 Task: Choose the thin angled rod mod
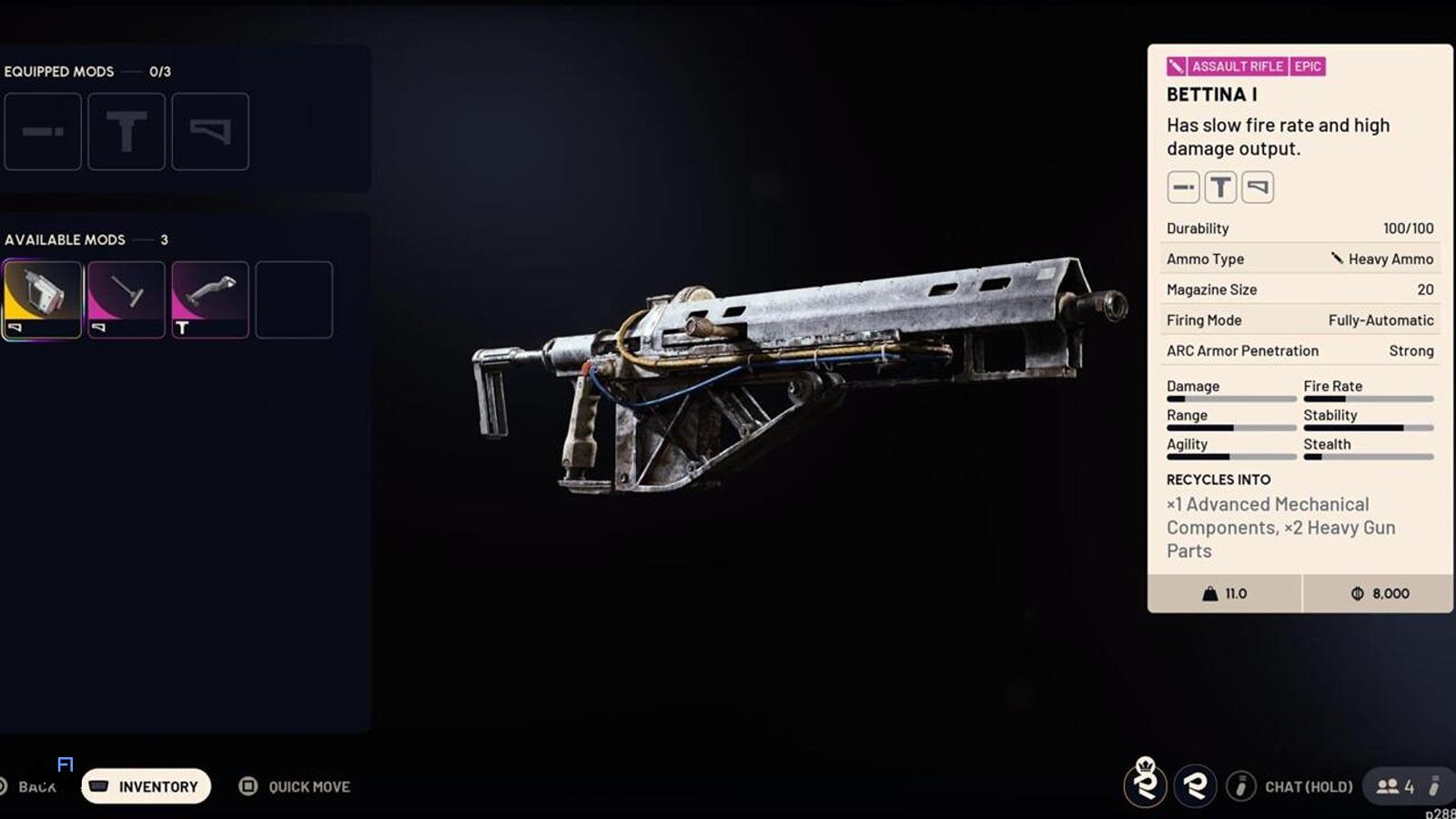coord(126,299)
